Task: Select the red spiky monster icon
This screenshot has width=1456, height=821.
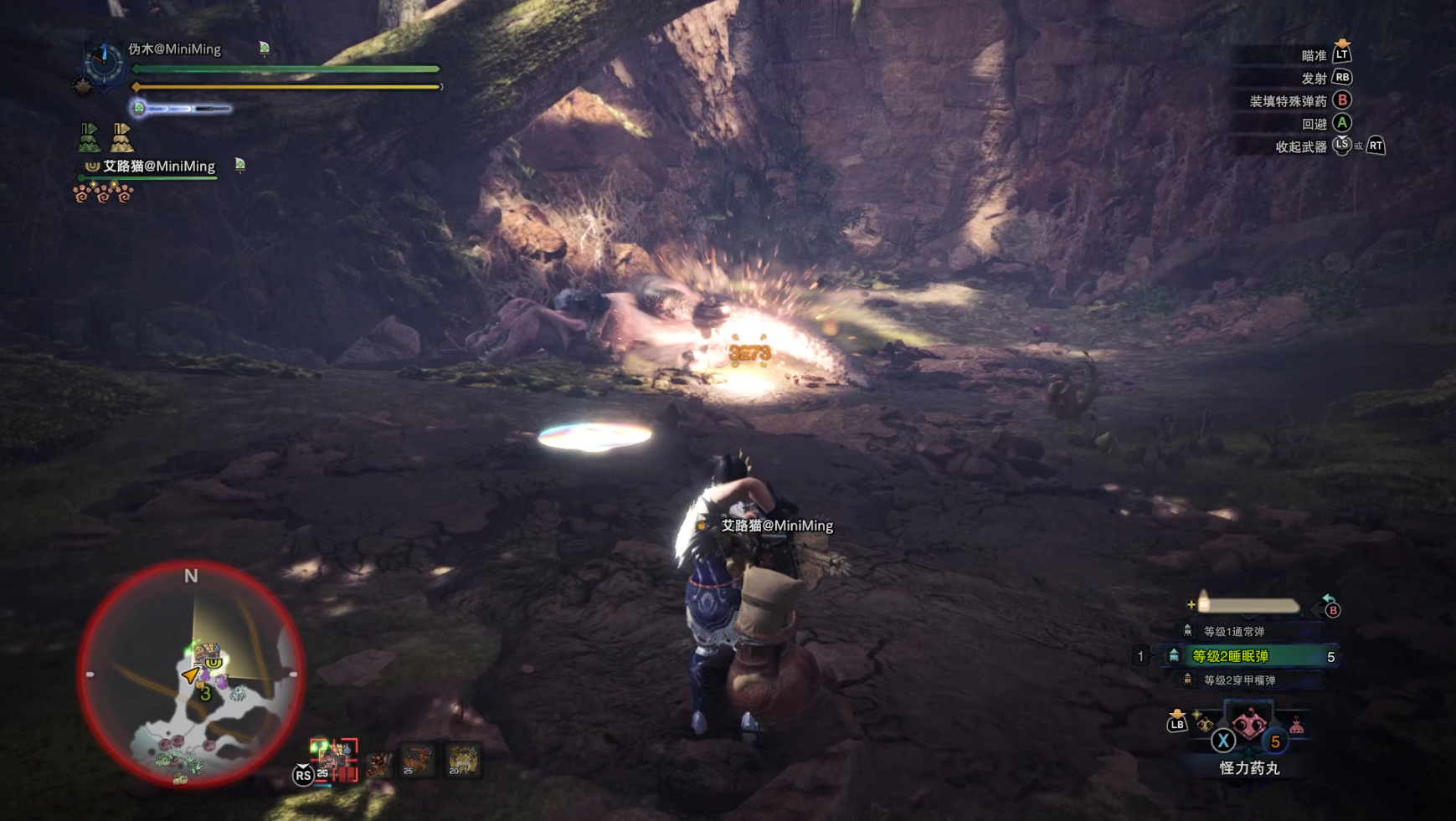Action: 378,762
